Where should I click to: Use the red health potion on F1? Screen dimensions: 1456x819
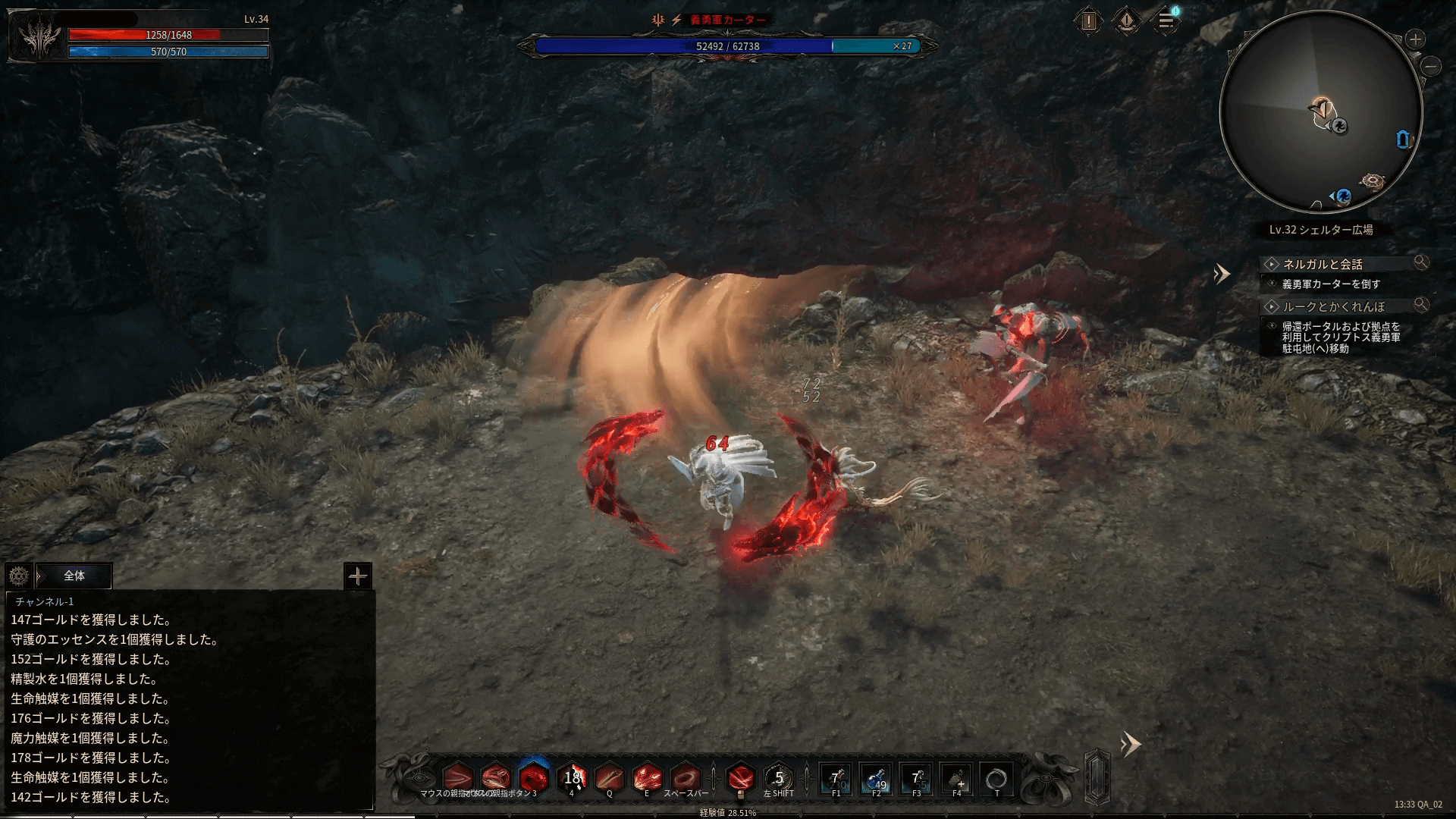[x=836, y=779]
